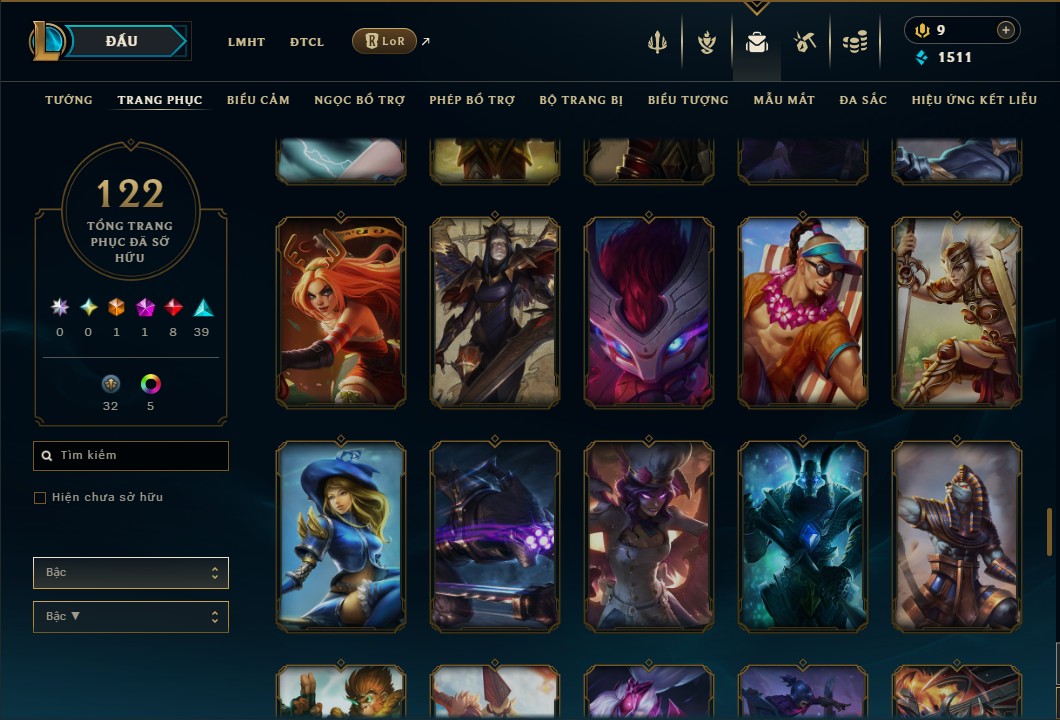Open the ĐA SẮC tab
This screenshot has width=1060, height=720.
point(863,100)
